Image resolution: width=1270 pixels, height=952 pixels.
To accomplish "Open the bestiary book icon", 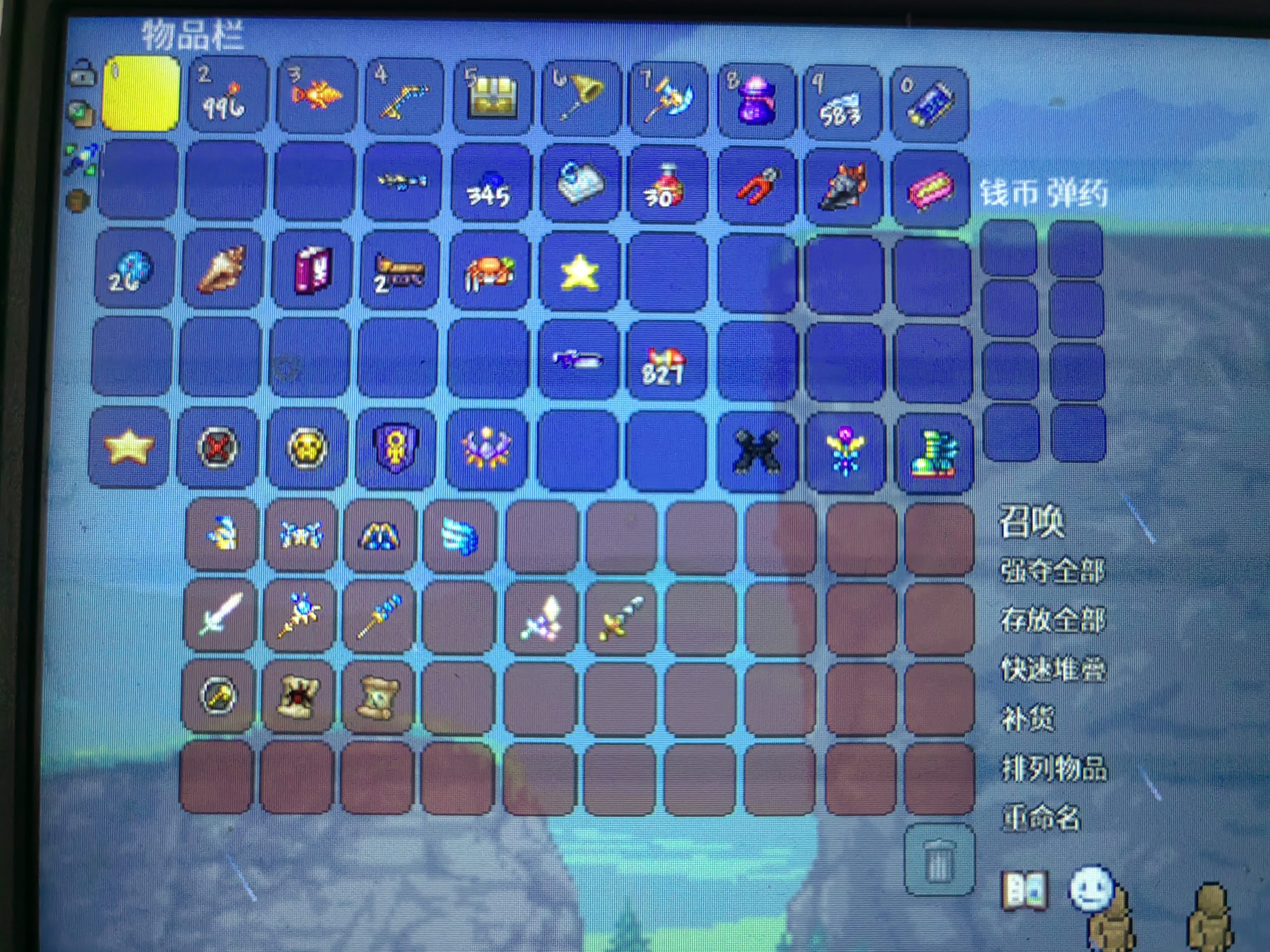I will point(1024,890).
